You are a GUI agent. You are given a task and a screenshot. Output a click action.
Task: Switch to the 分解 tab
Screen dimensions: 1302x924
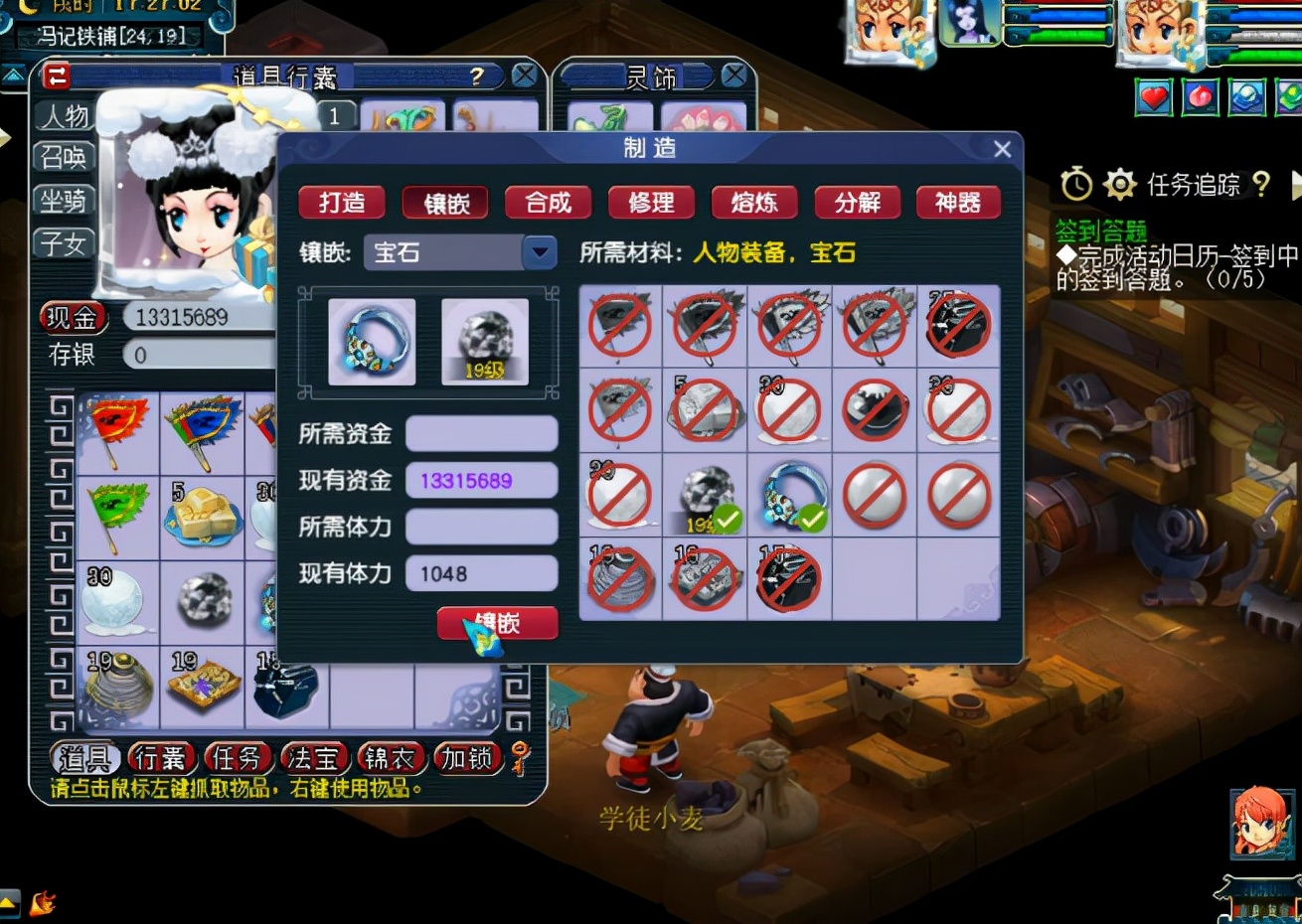click(x=857, y=202)
